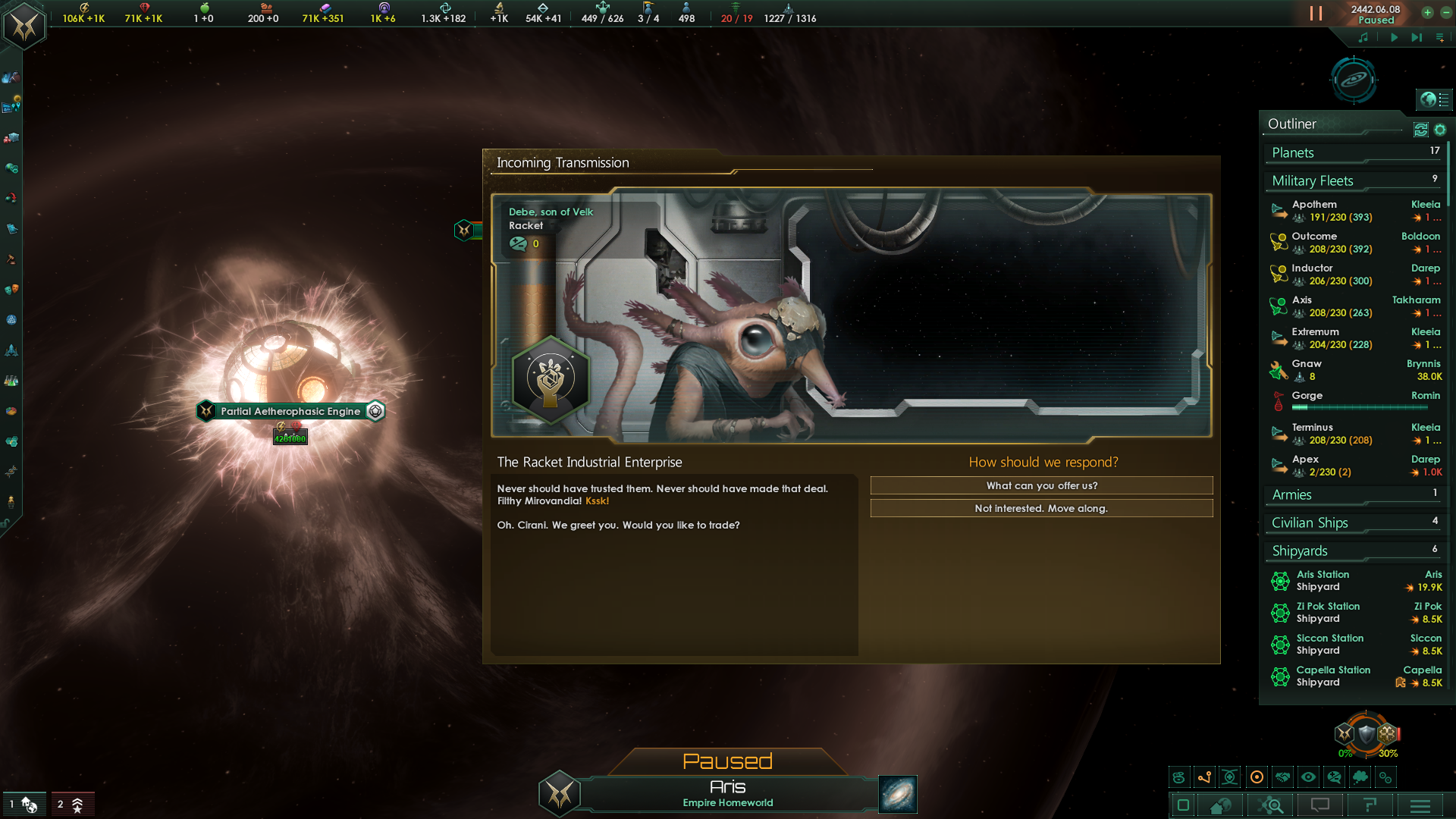
Task: Open the galaxy search tool
Action: 1270,805
